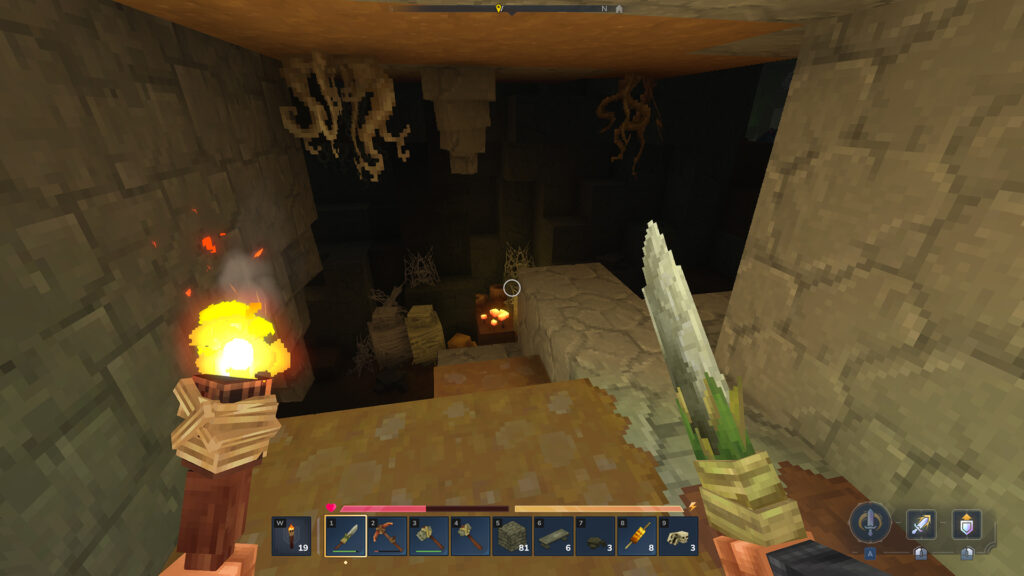Use the glowing sword attack ability

point(921,524)
